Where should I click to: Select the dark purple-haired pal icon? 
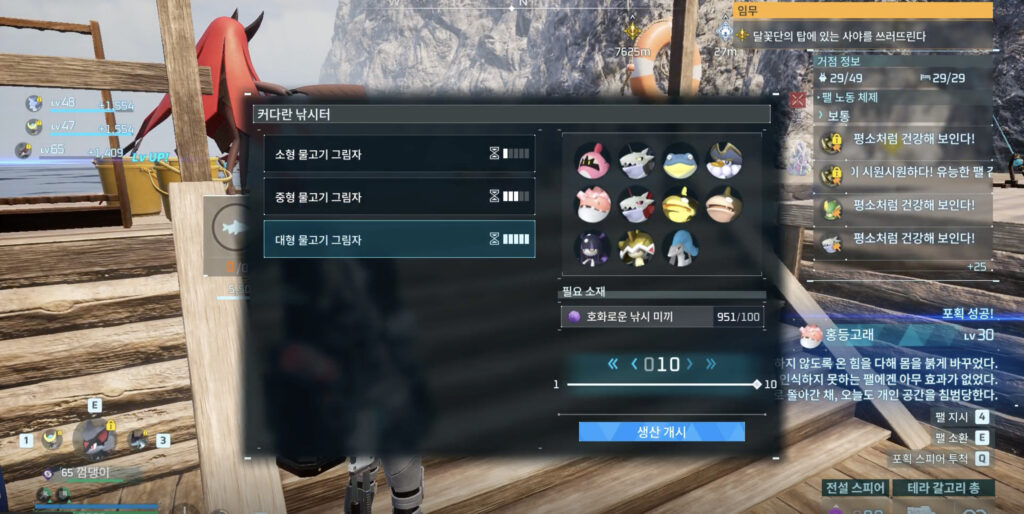click(592, 247)
